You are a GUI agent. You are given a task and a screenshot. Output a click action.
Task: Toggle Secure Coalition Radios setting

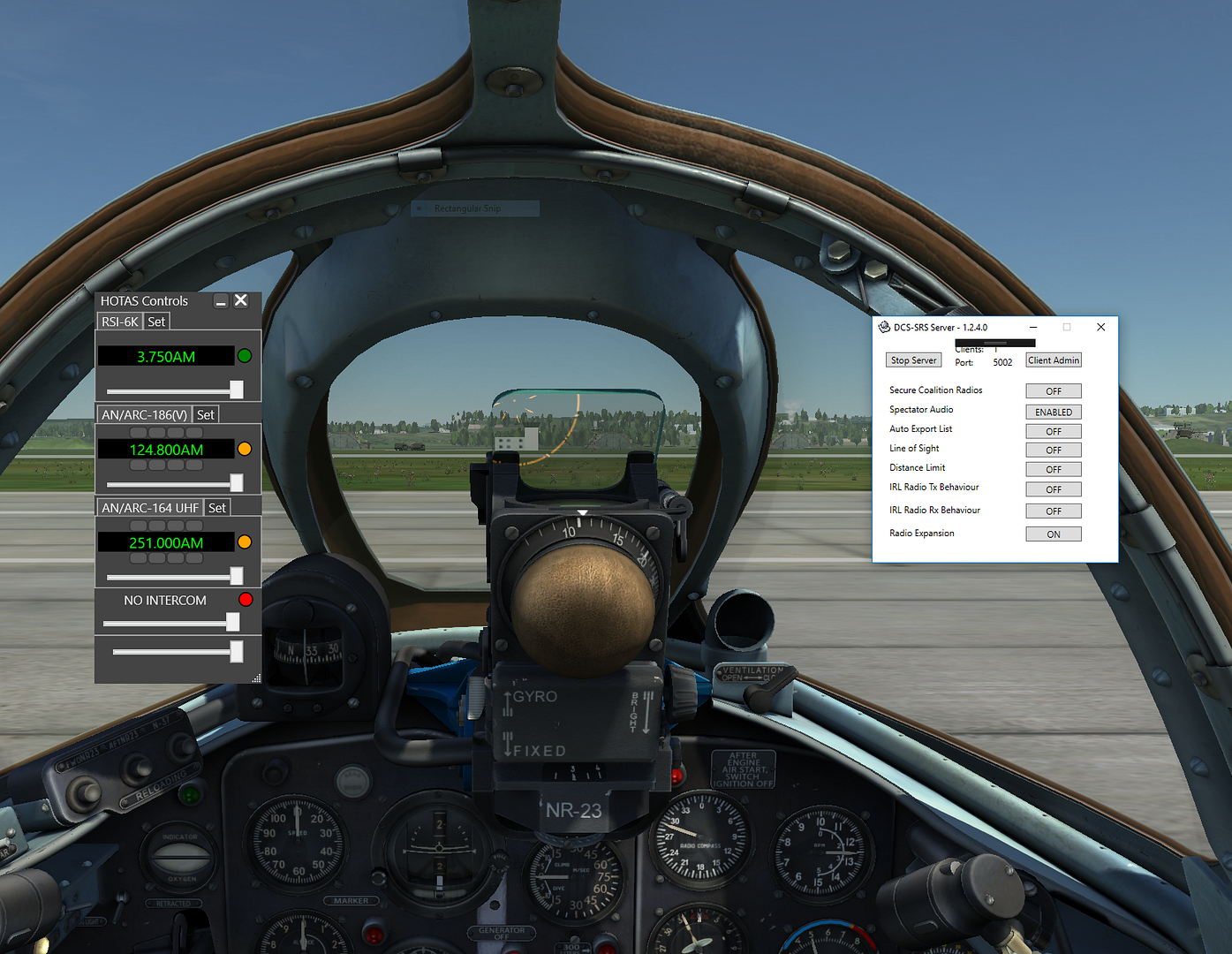(1053, 391)
